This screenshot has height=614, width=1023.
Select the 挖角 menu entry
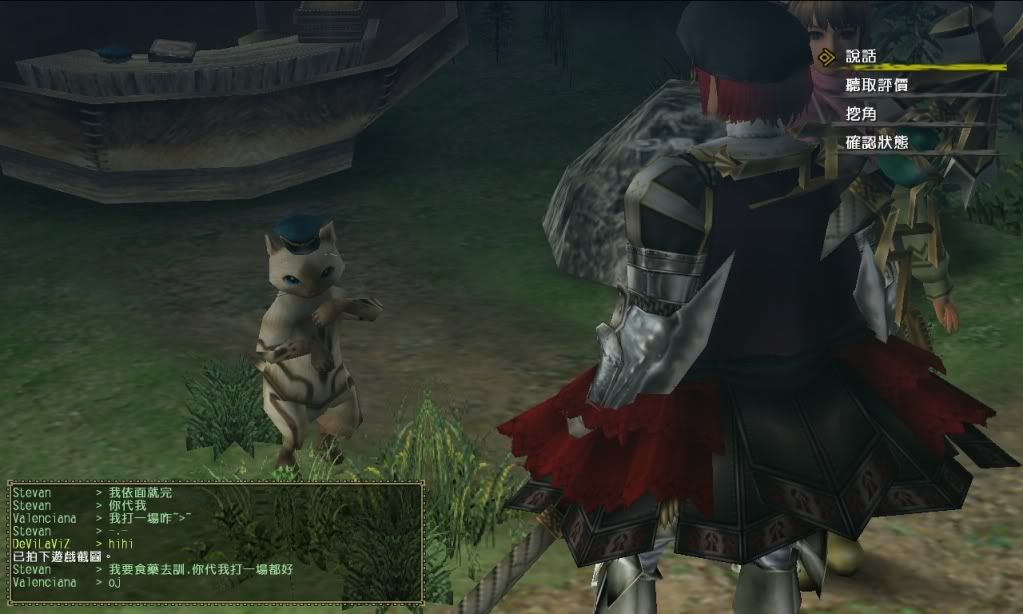(x=861, y=114)
